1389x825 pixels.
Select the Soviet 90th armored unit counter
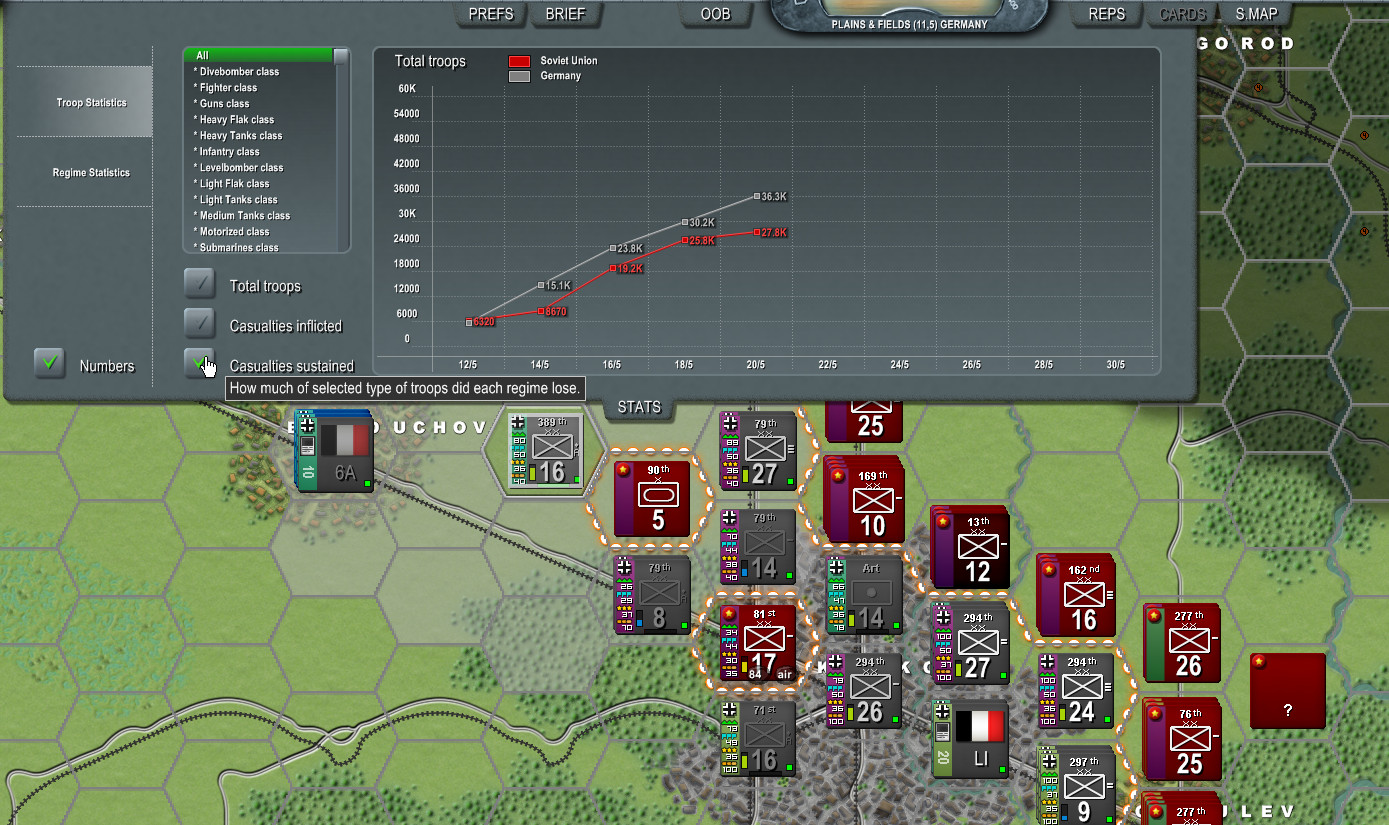(652, 497)
